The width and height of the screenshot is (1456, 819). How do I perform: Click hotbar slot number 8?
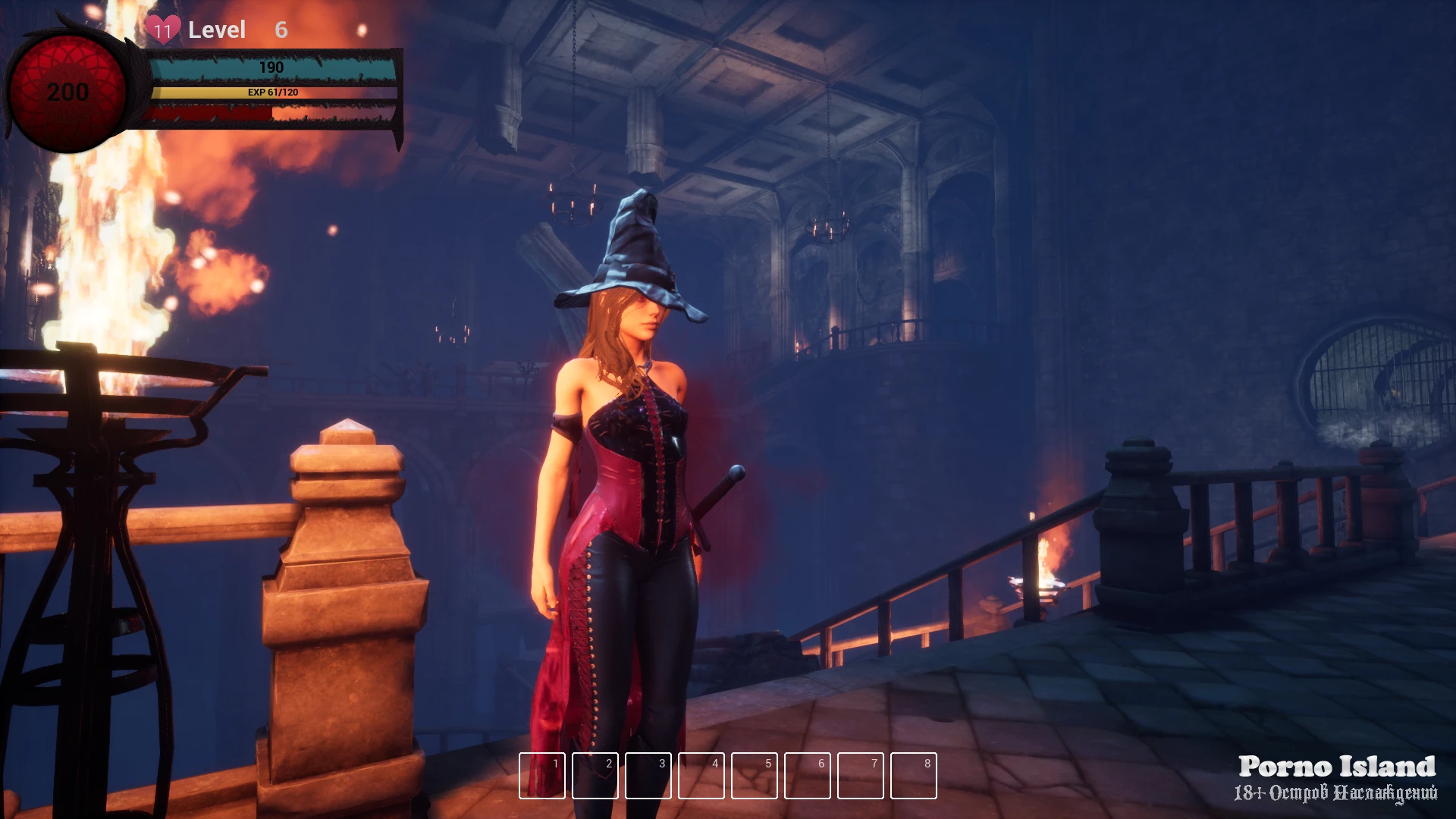(914, 776)
